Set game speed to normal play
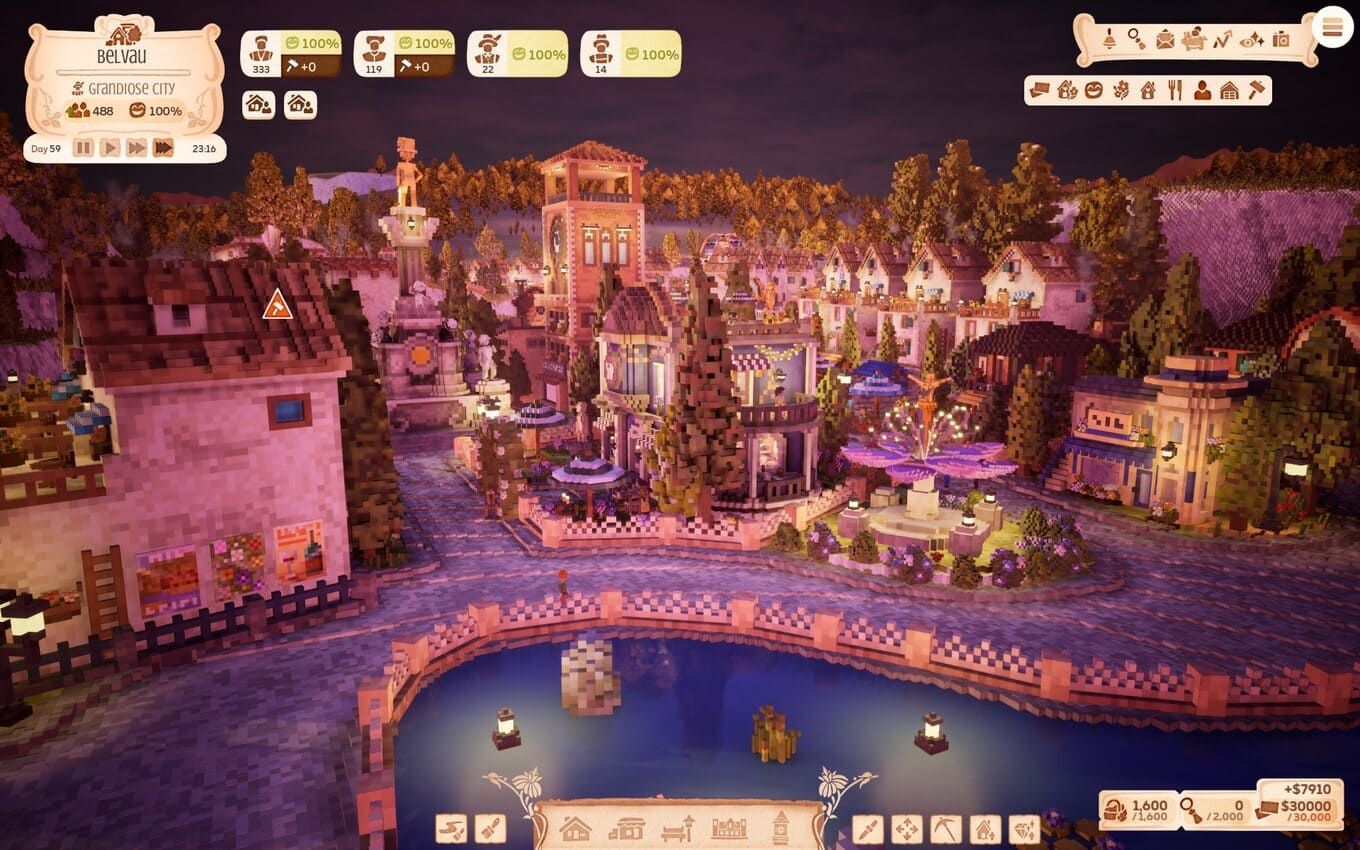 pos(110,148)
